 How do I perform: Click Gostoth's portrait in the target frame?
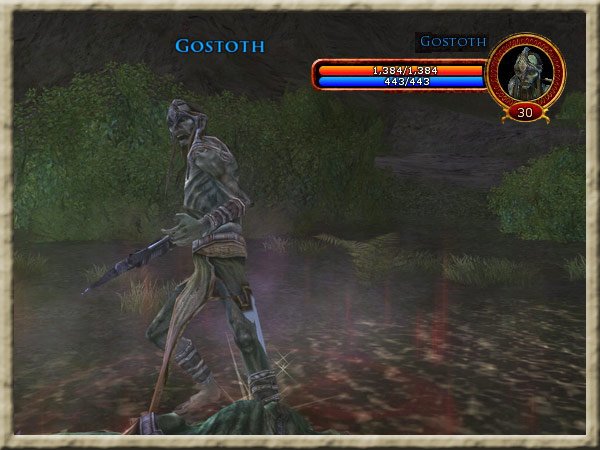(525, 71)
